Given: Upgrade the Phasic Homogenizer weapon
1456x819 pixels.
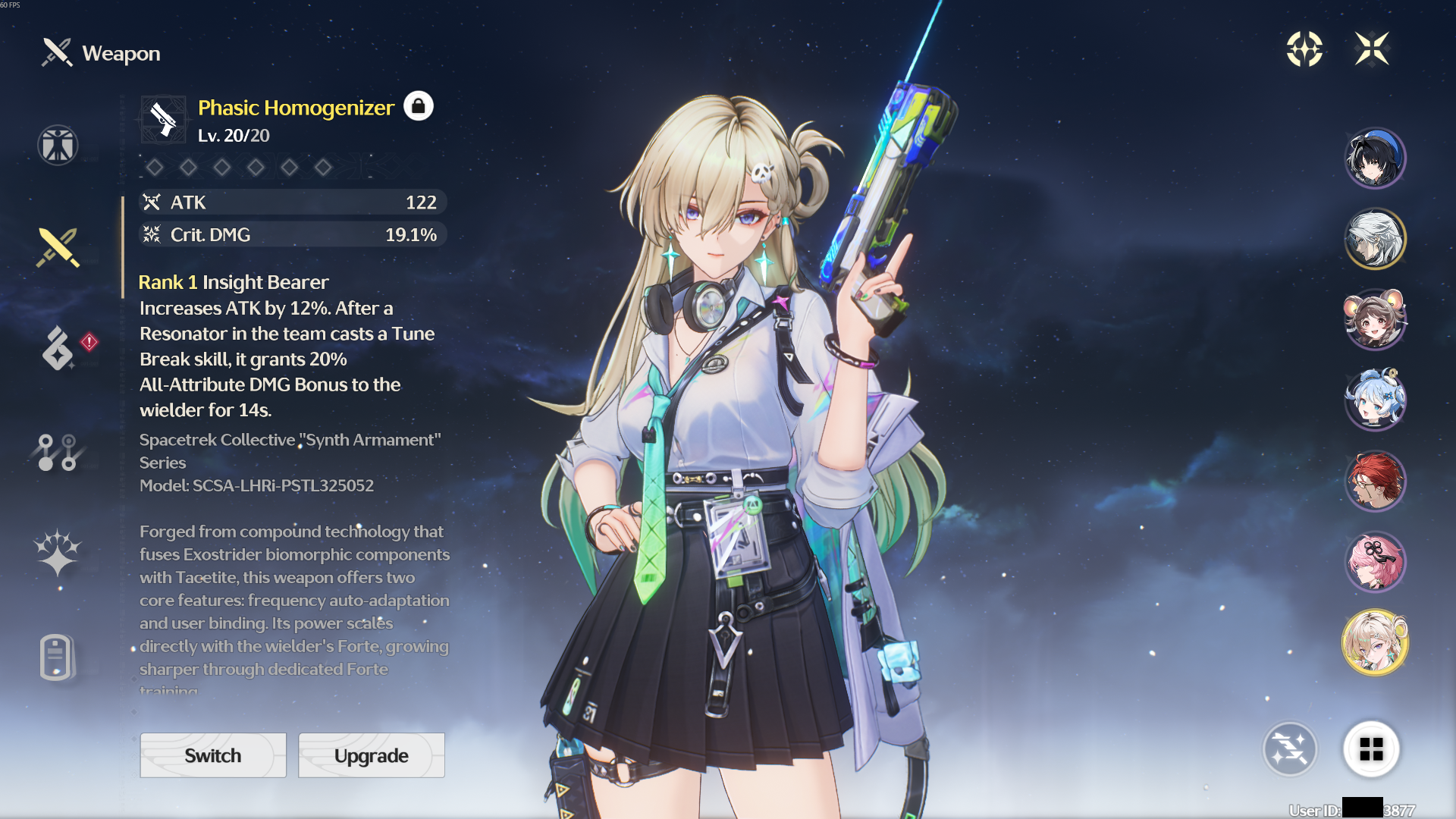Looking at the screenshot, I should tap(371, 755).
